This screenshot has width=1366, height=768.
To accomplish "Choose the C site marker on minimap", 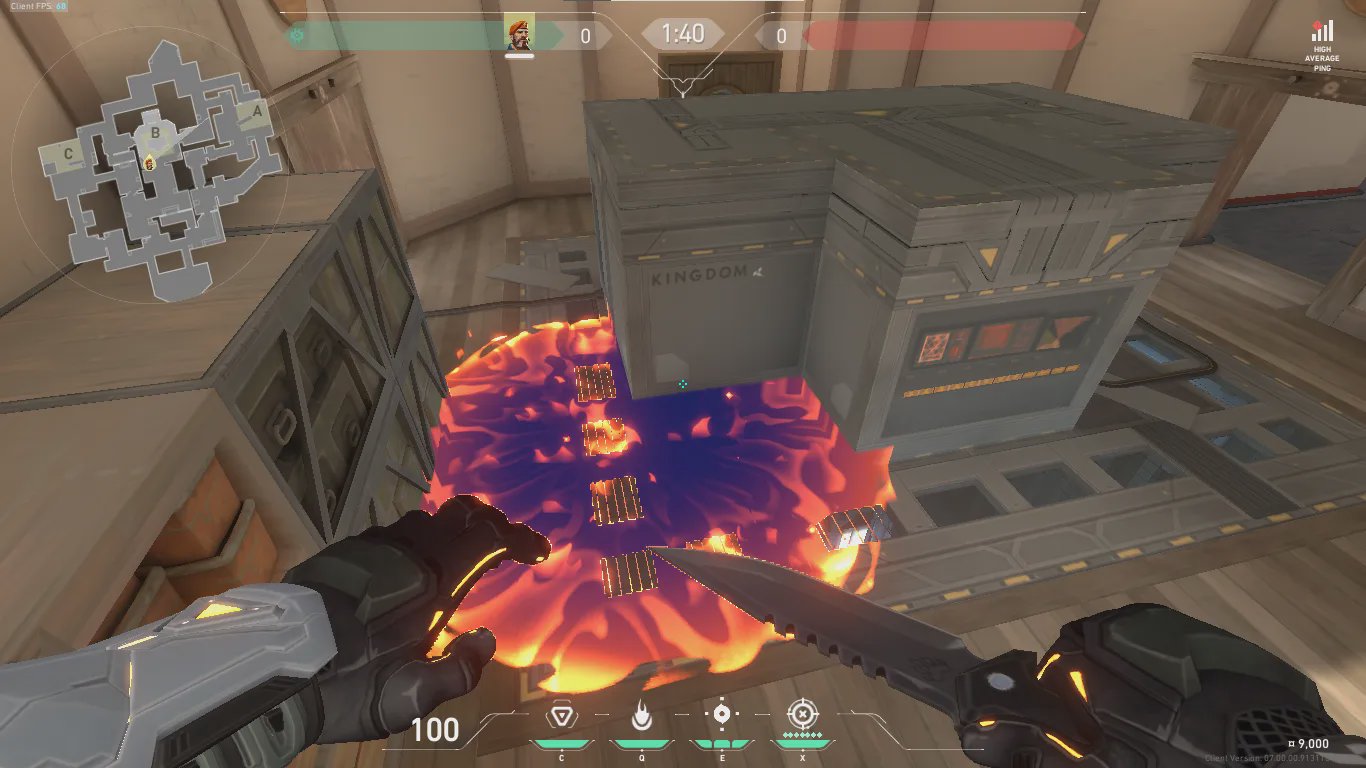I will pos(68,154).
